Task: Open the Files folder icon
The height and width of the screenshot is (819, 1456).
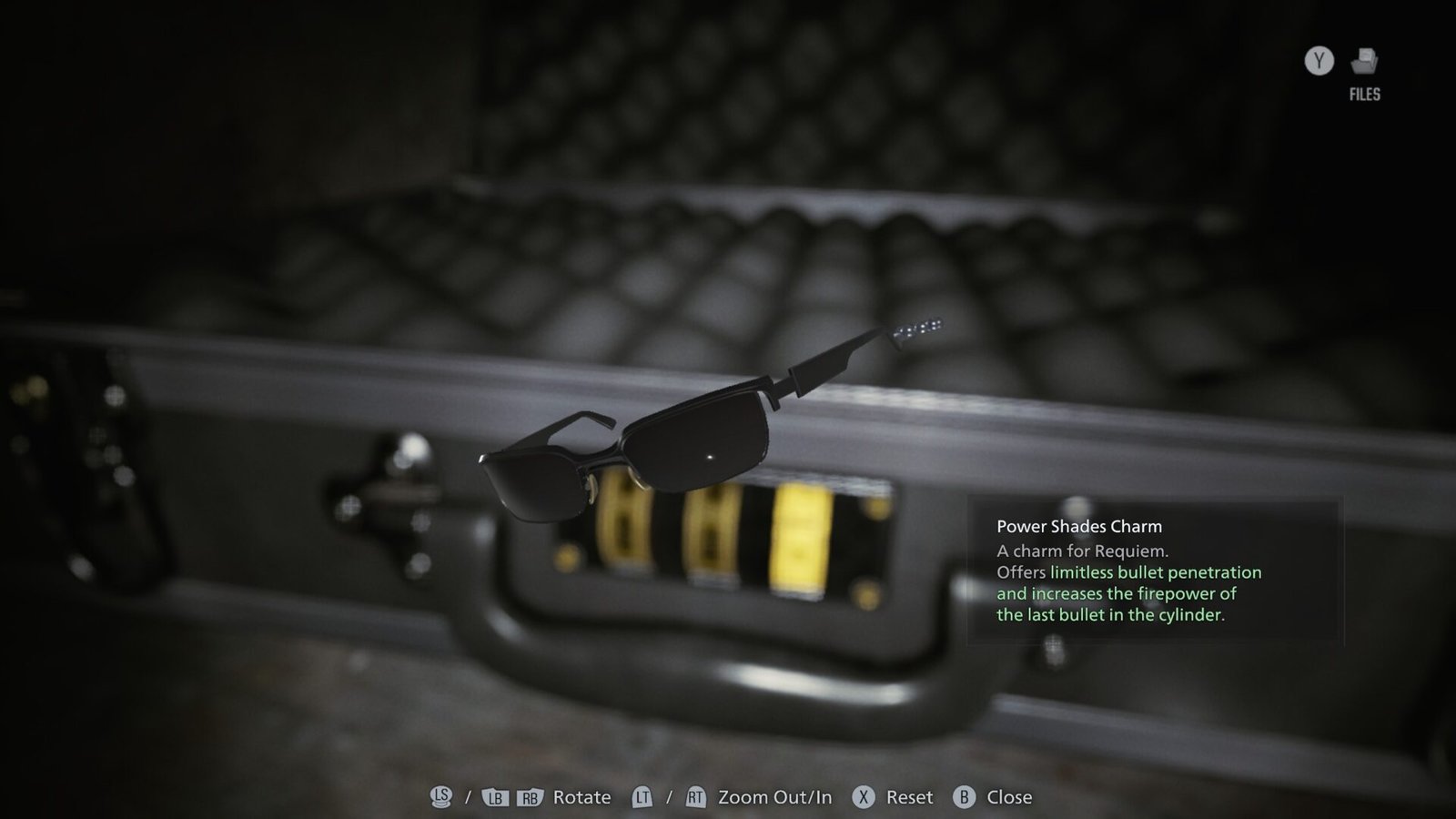Action: (x=1364, y=62)
